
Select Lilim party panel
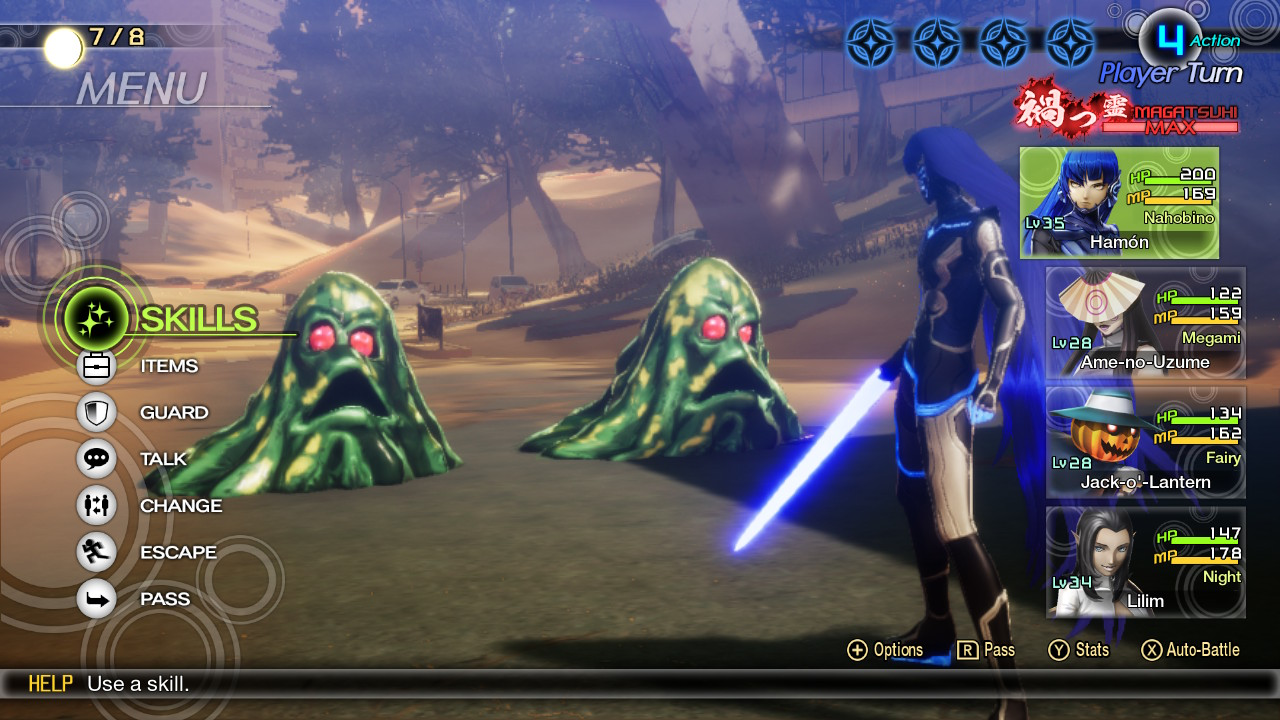tap(1145, 562)
